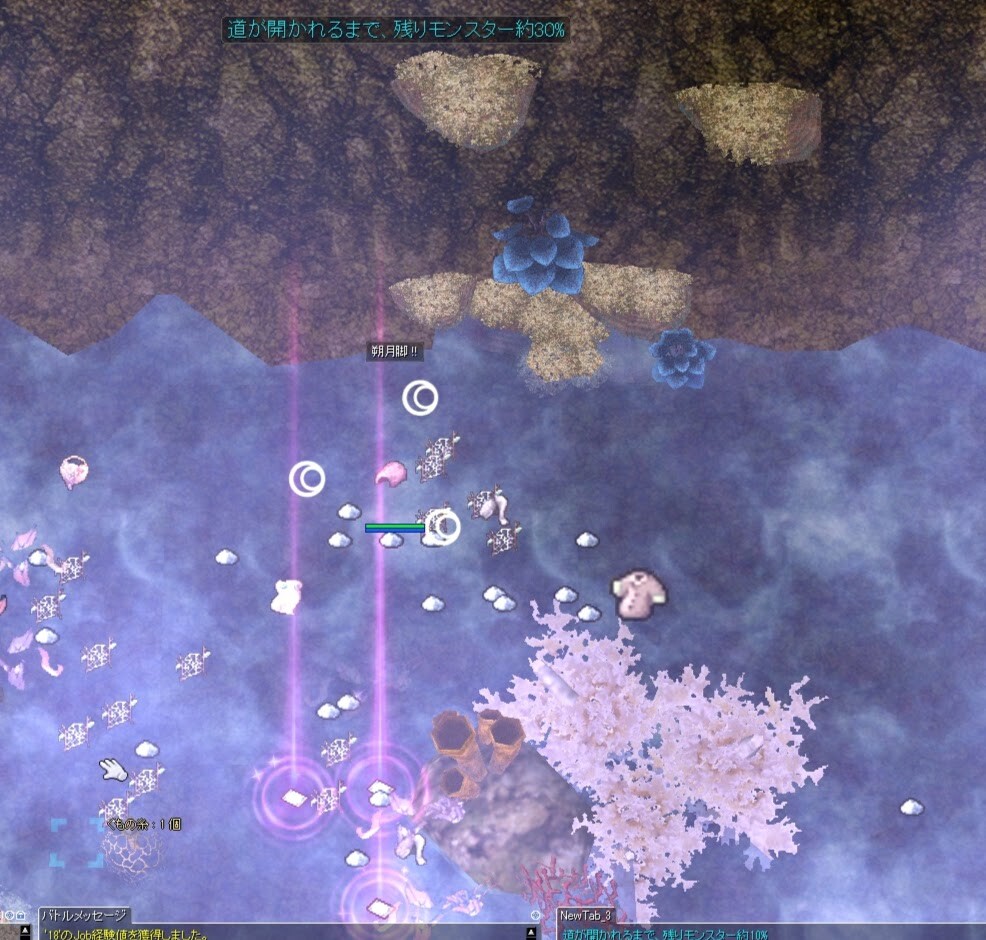Image resolution: width=986 pixels, height=940 pixels.
Task: Select the NewTab_3 chat tab
Action: point(585,915)
